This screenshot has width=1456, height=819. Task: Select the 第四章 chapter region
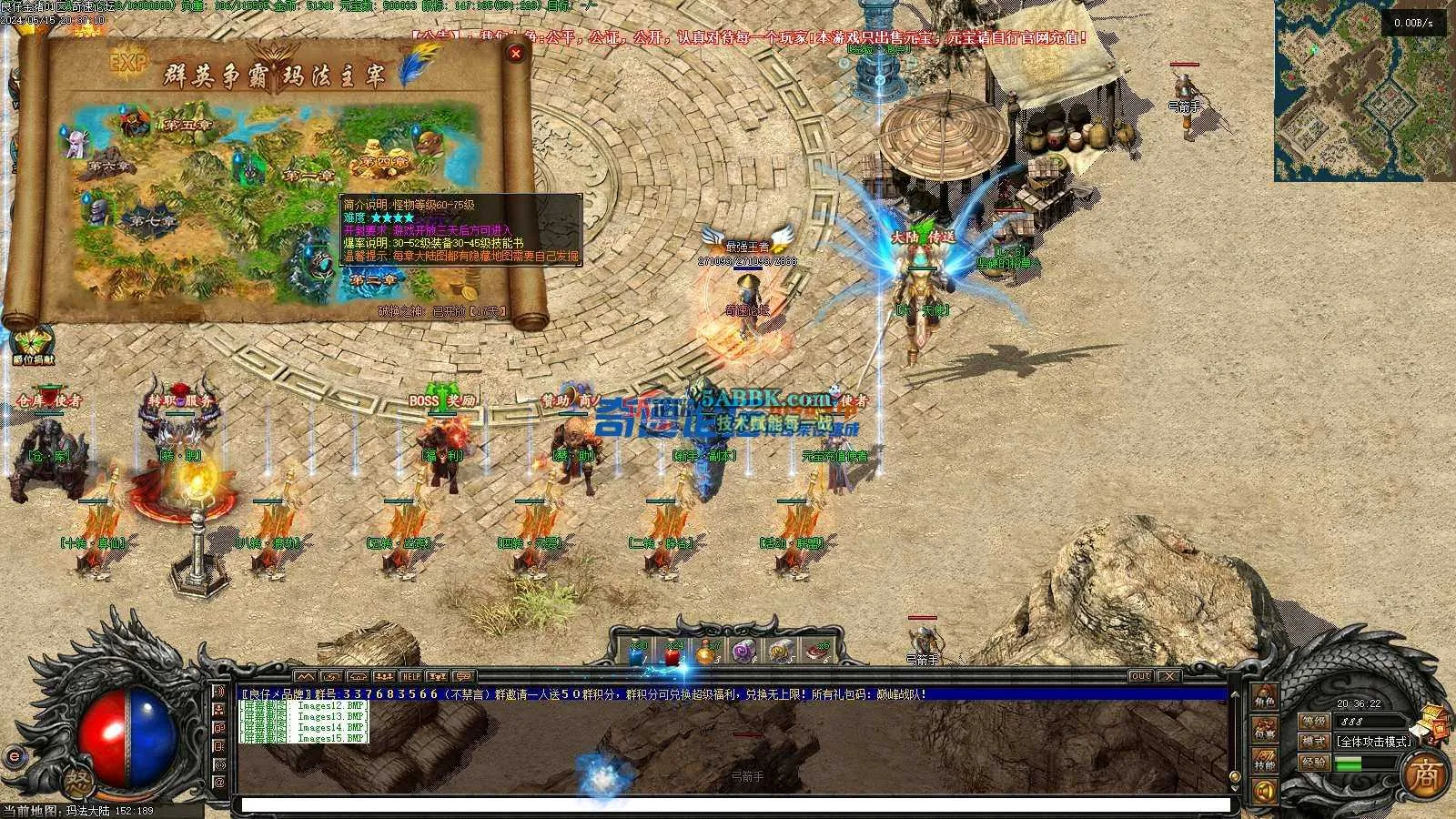click(383, 161)
